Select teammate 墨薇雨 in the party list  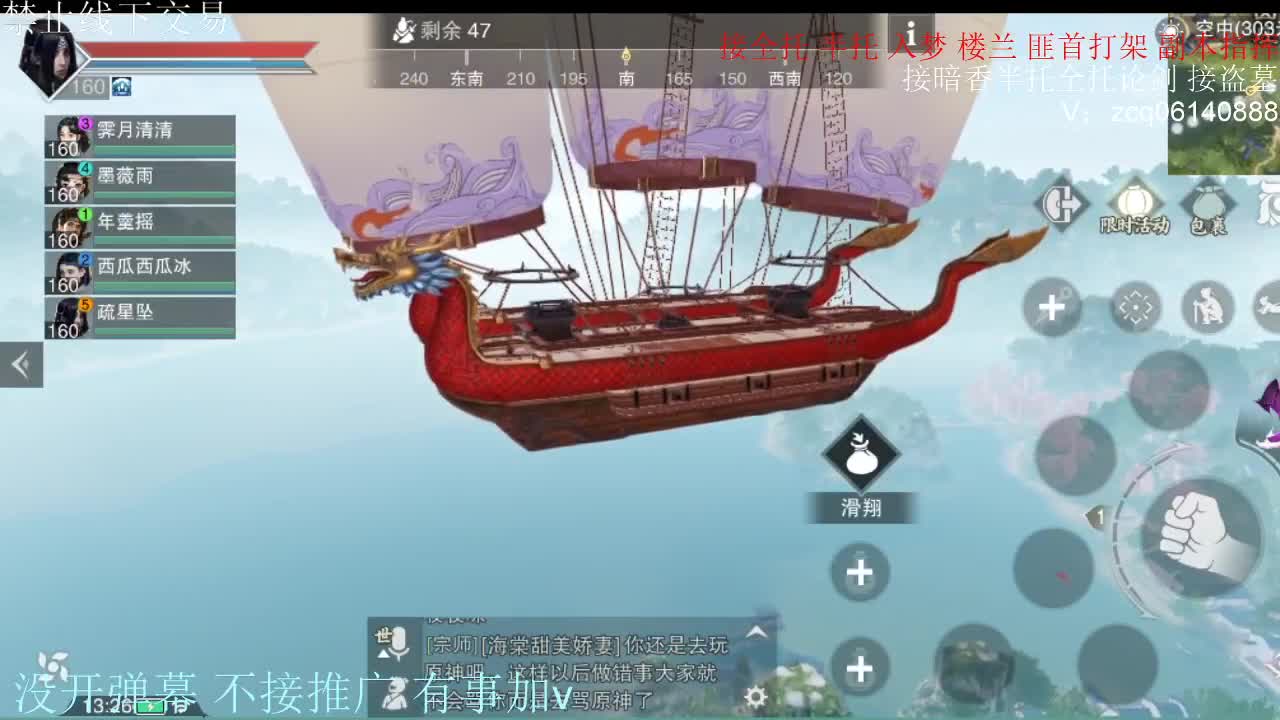click(x=138, y=178)
